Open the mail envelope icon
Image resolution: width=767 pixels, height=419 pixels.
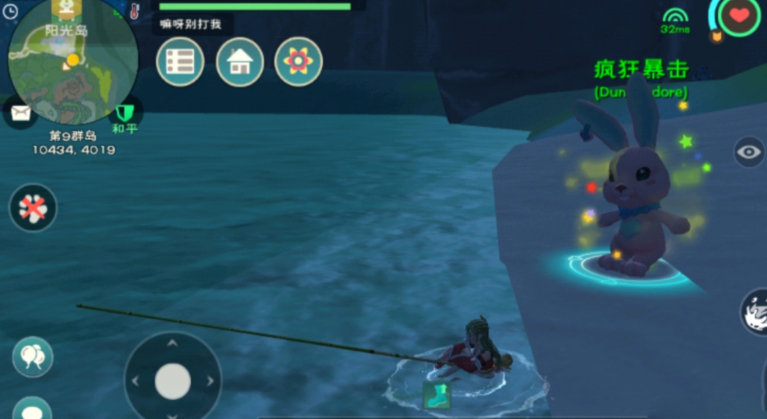coord(19,112)
